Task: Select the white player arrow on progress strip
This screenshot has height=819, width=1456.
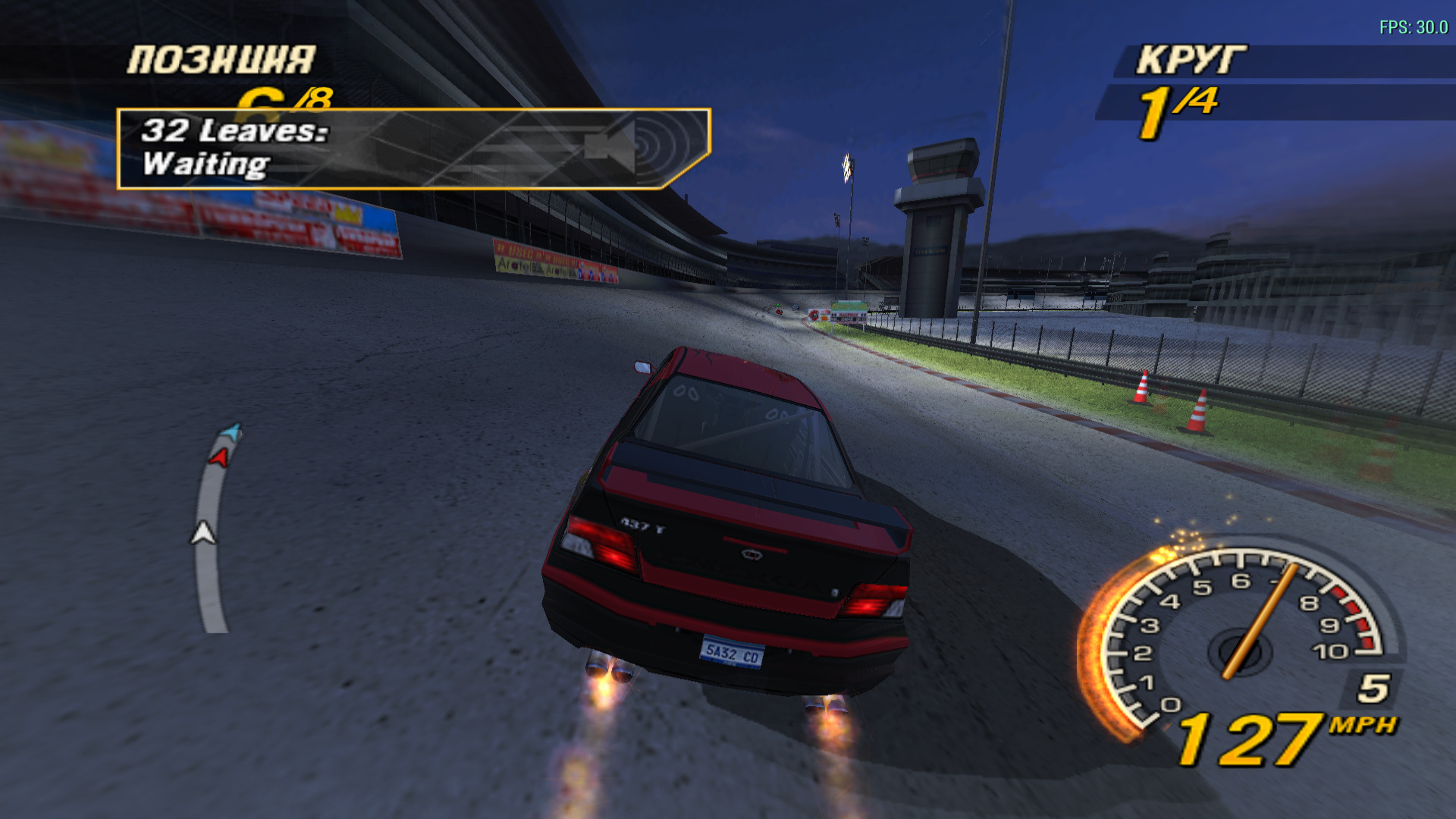Action: tap(203, 533)
